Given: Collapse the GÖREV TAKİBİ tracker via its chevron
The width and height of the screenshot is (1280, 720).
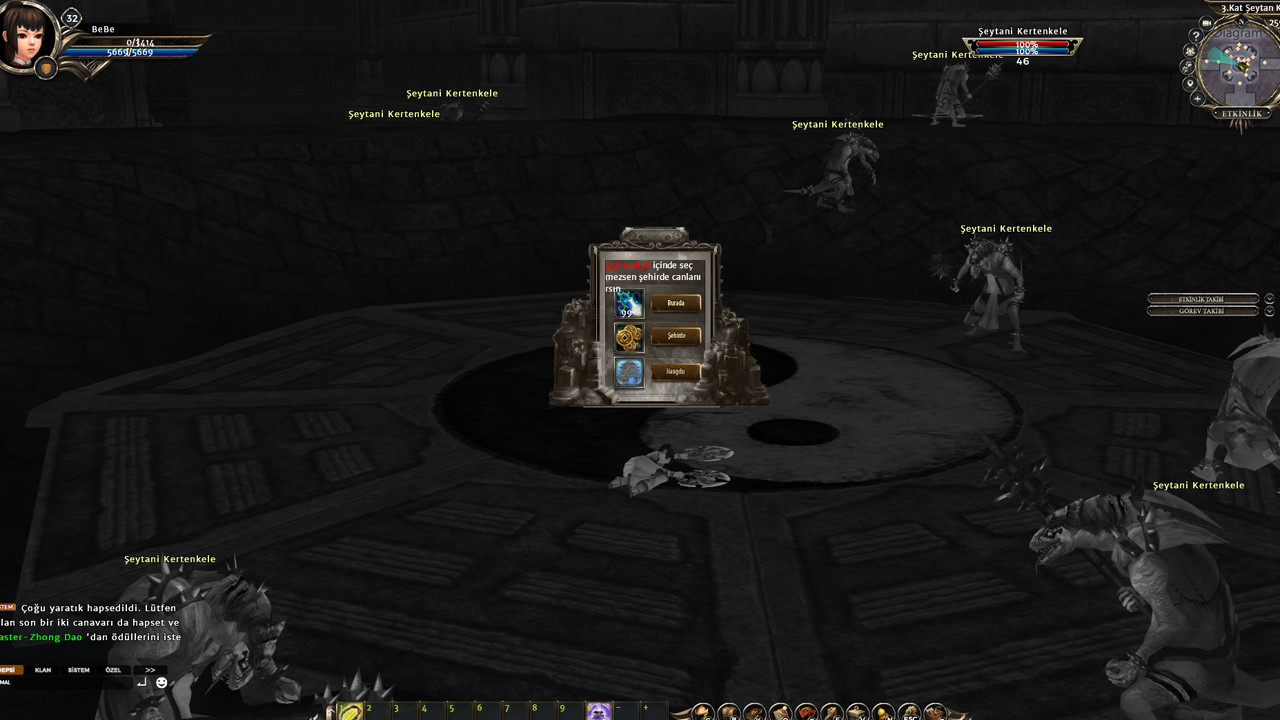Looking at the screenshot, I should tap(1270, 310).
